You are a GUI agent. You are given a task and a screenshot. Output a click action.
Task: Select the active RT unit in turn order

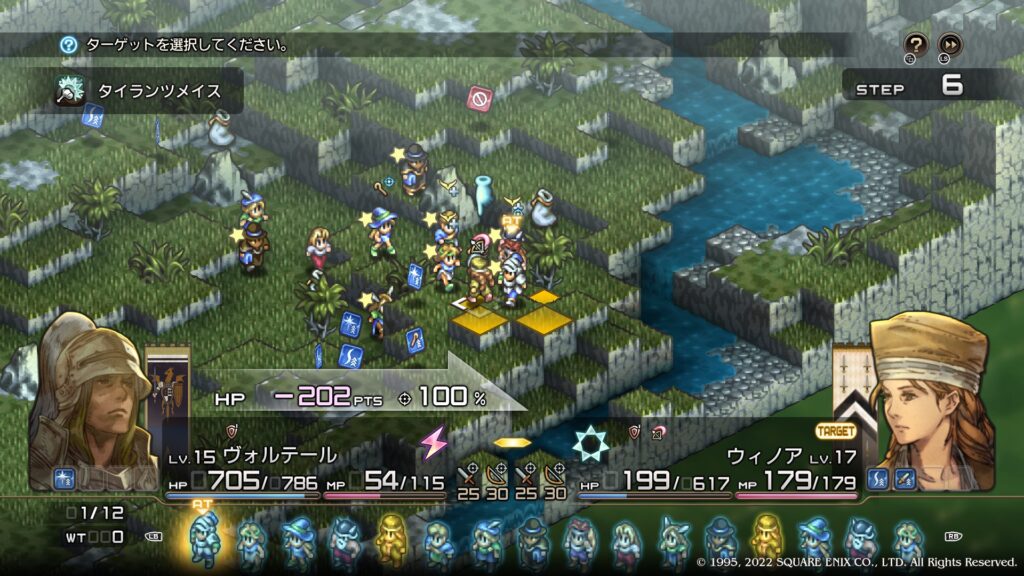coord(204,538)
